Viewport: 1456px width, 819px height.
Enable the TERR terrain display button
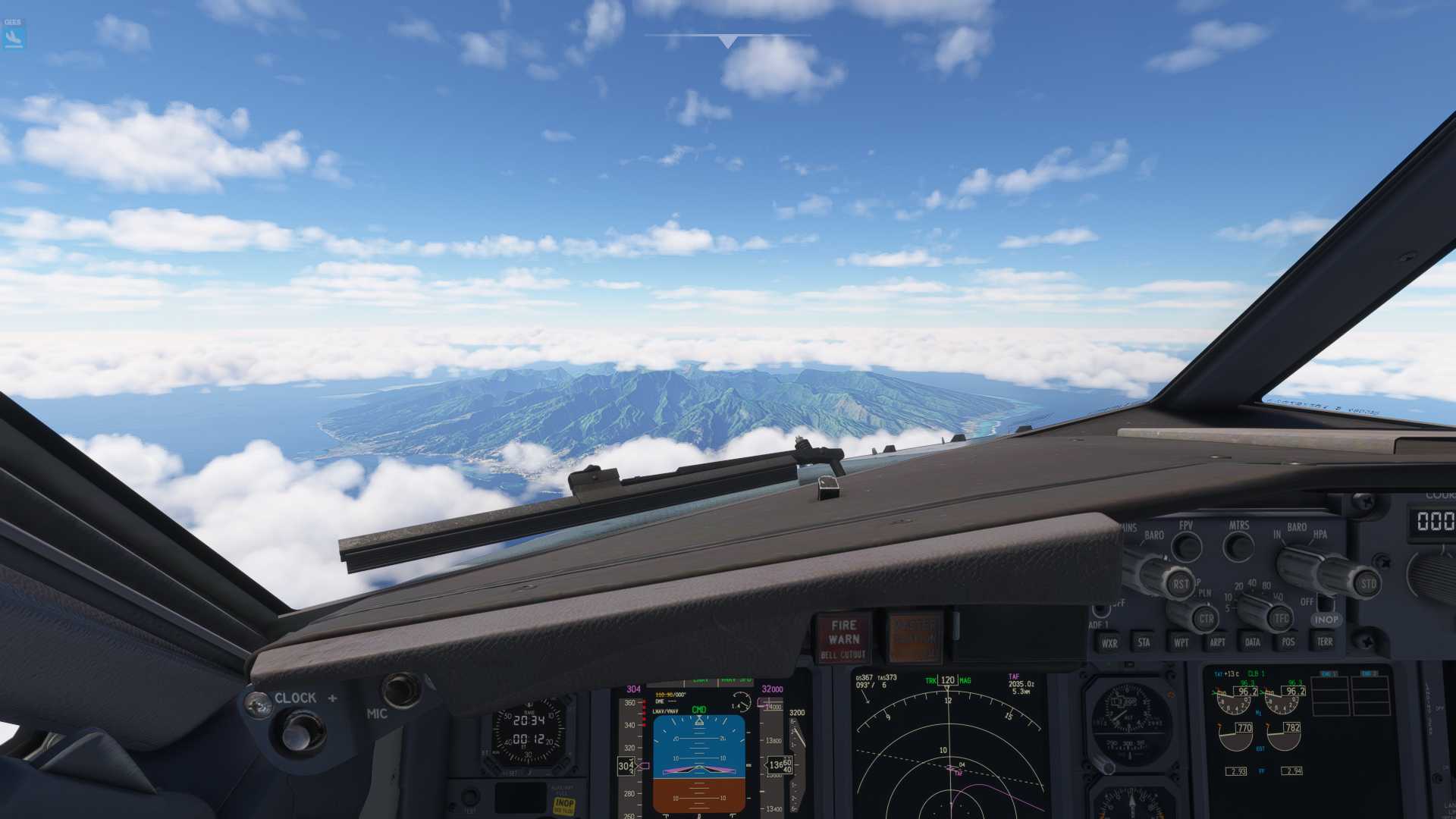[1325, 642]
